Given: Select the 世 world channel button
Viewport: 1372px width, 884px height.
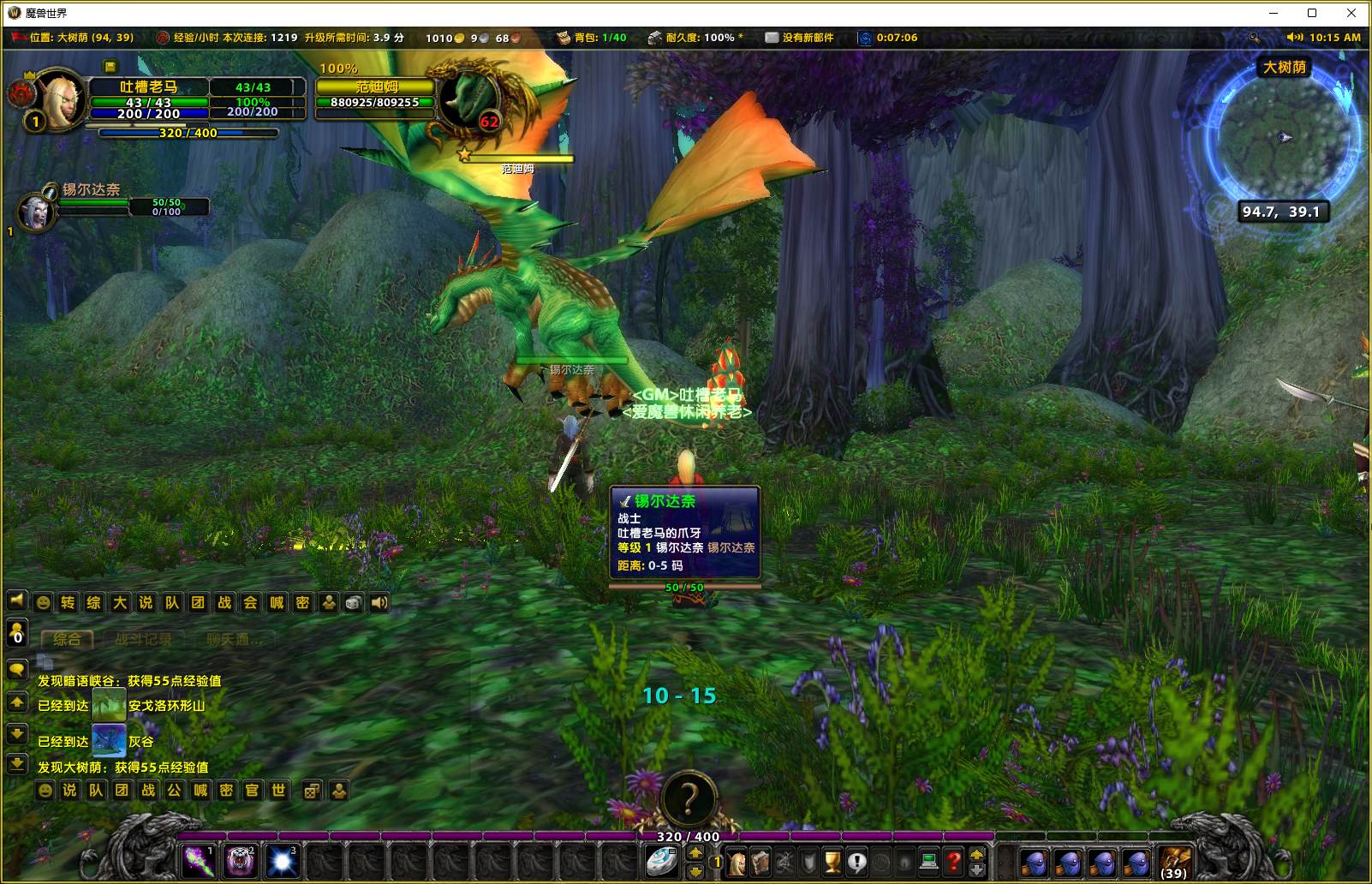Looking at the screenshot, I should (x=278, y=791).
